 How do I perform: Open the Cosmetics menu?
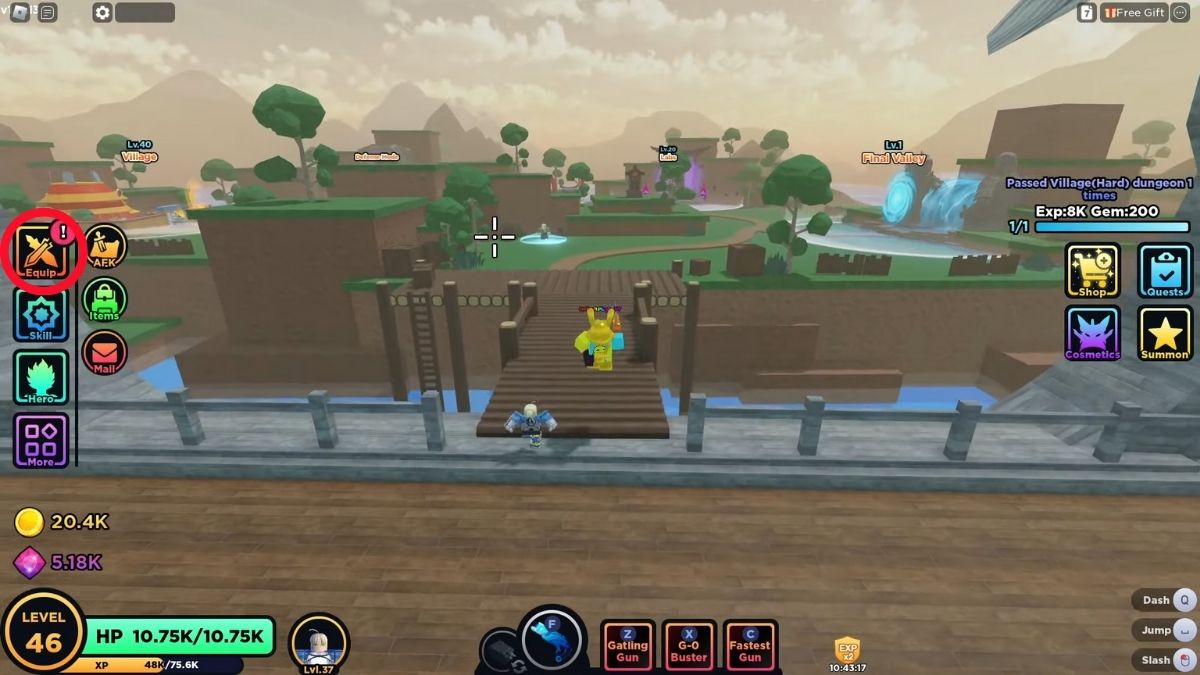point(1092,333)
